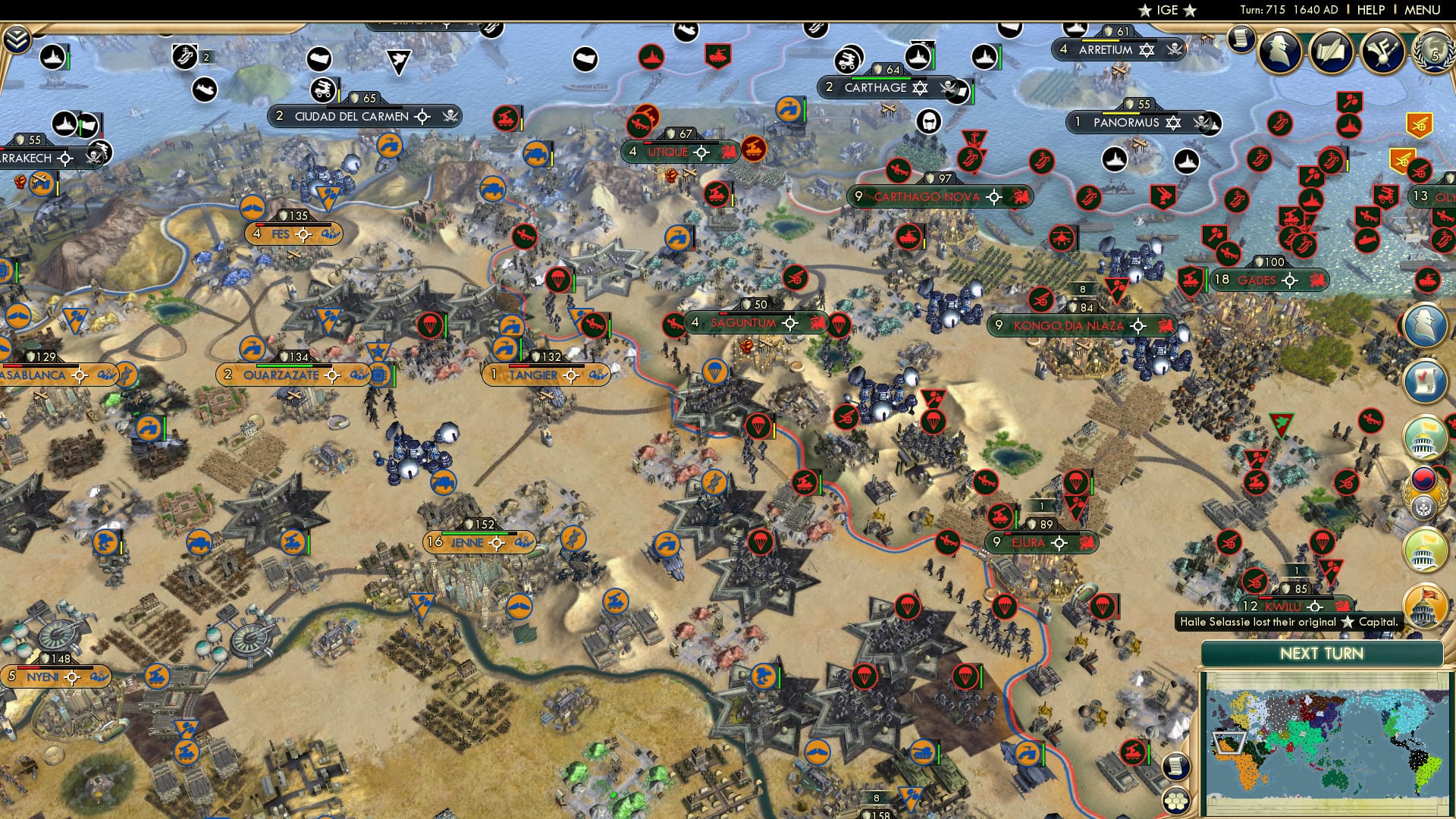Open the Culture overview icon

tap(1382, 52)
